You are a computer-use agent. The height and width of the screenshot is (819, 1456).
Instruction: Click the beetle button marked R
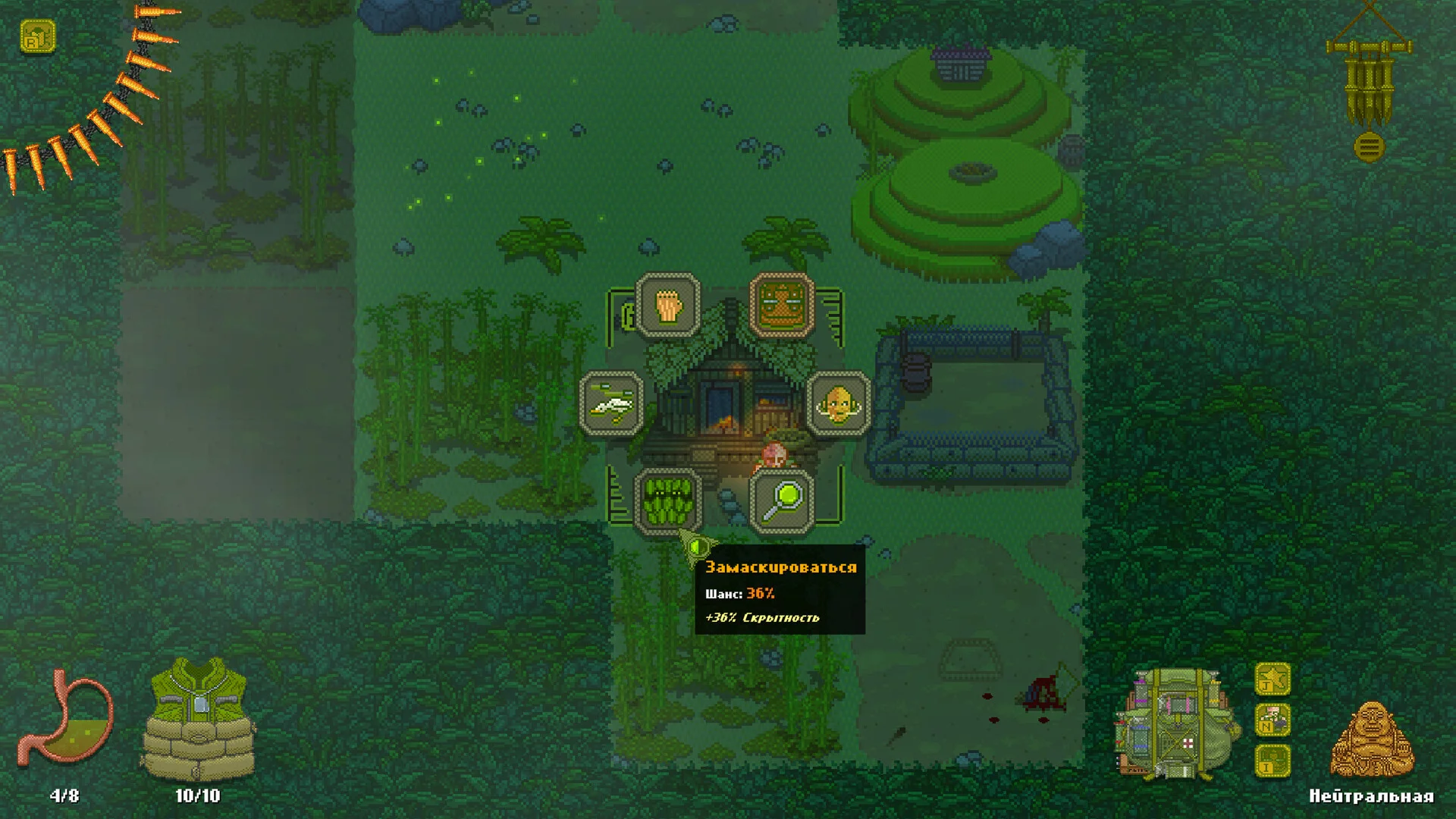click(38, 36)
